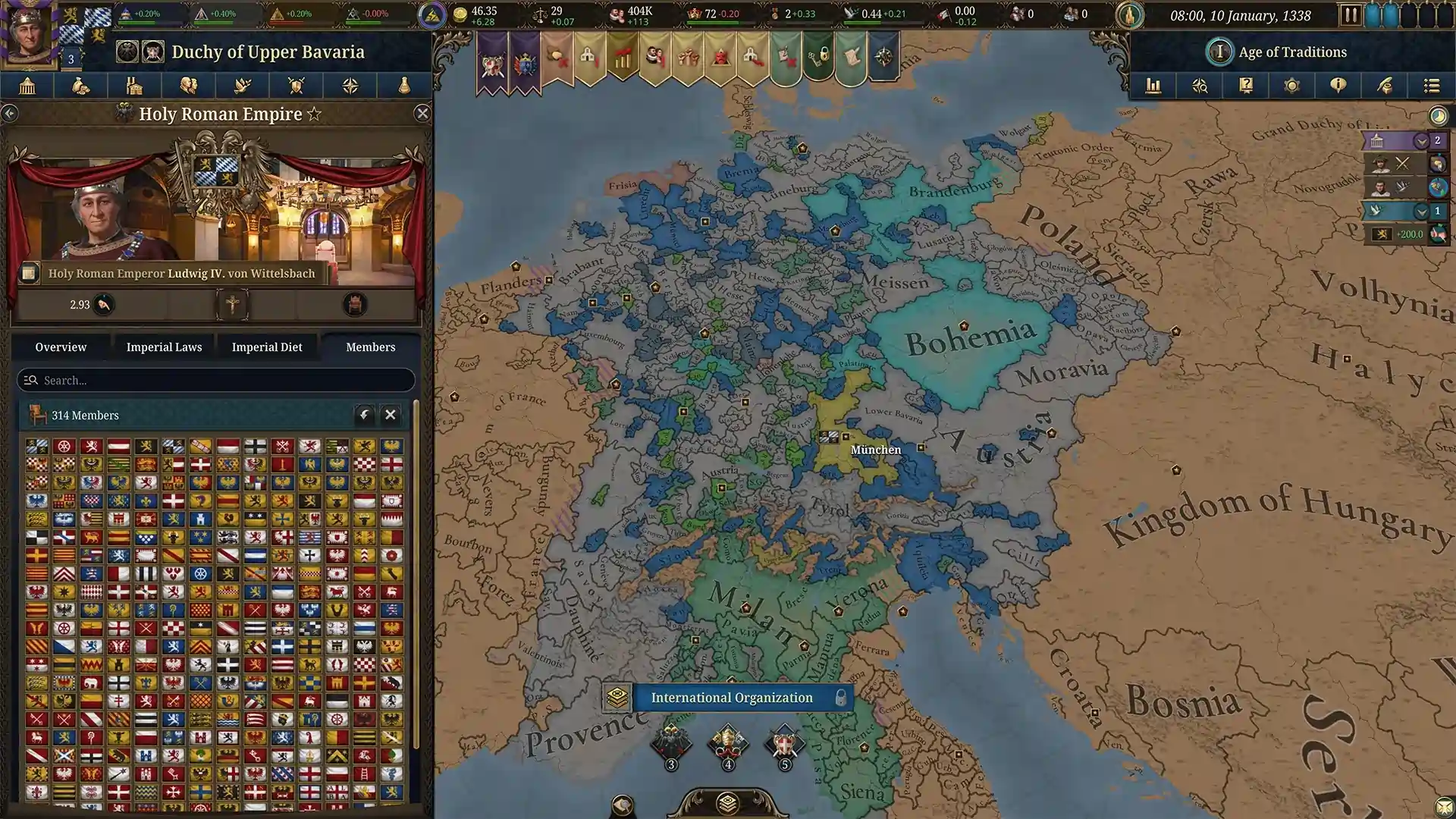Collapse the Holy Roman Empire panel with back arrow
Screen dimensions: 1456x819
[11, 112]
